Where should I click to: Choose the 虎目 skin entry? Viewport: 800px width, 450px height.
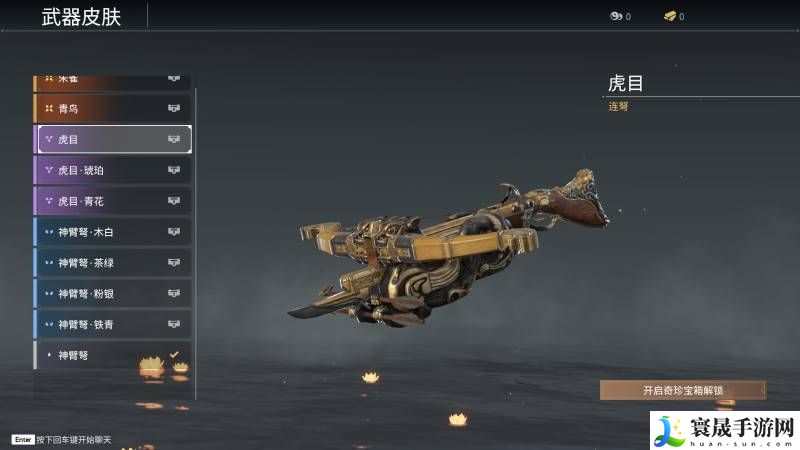click(112, 139)
